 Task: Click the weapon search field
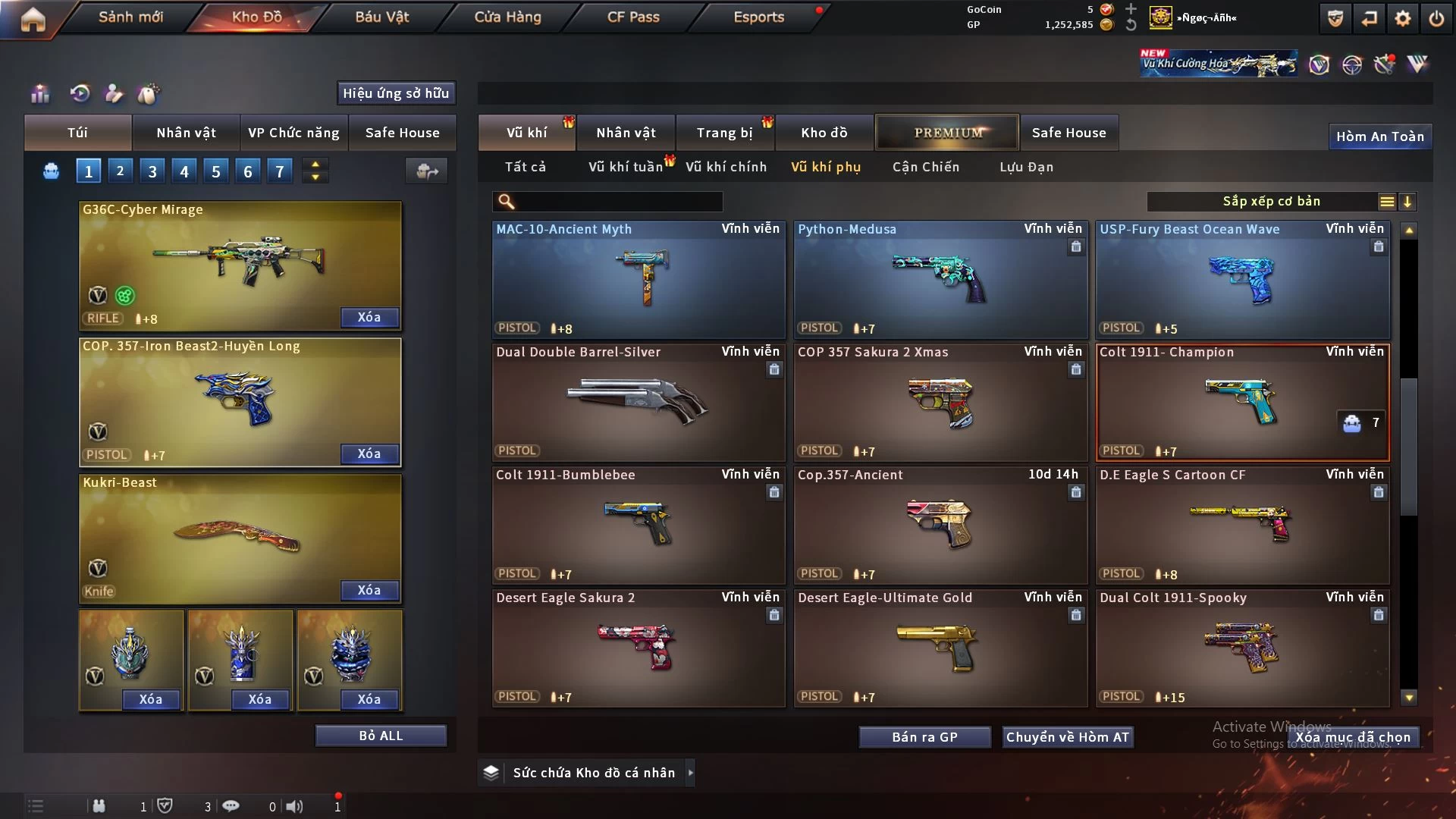tap(618, 201)
